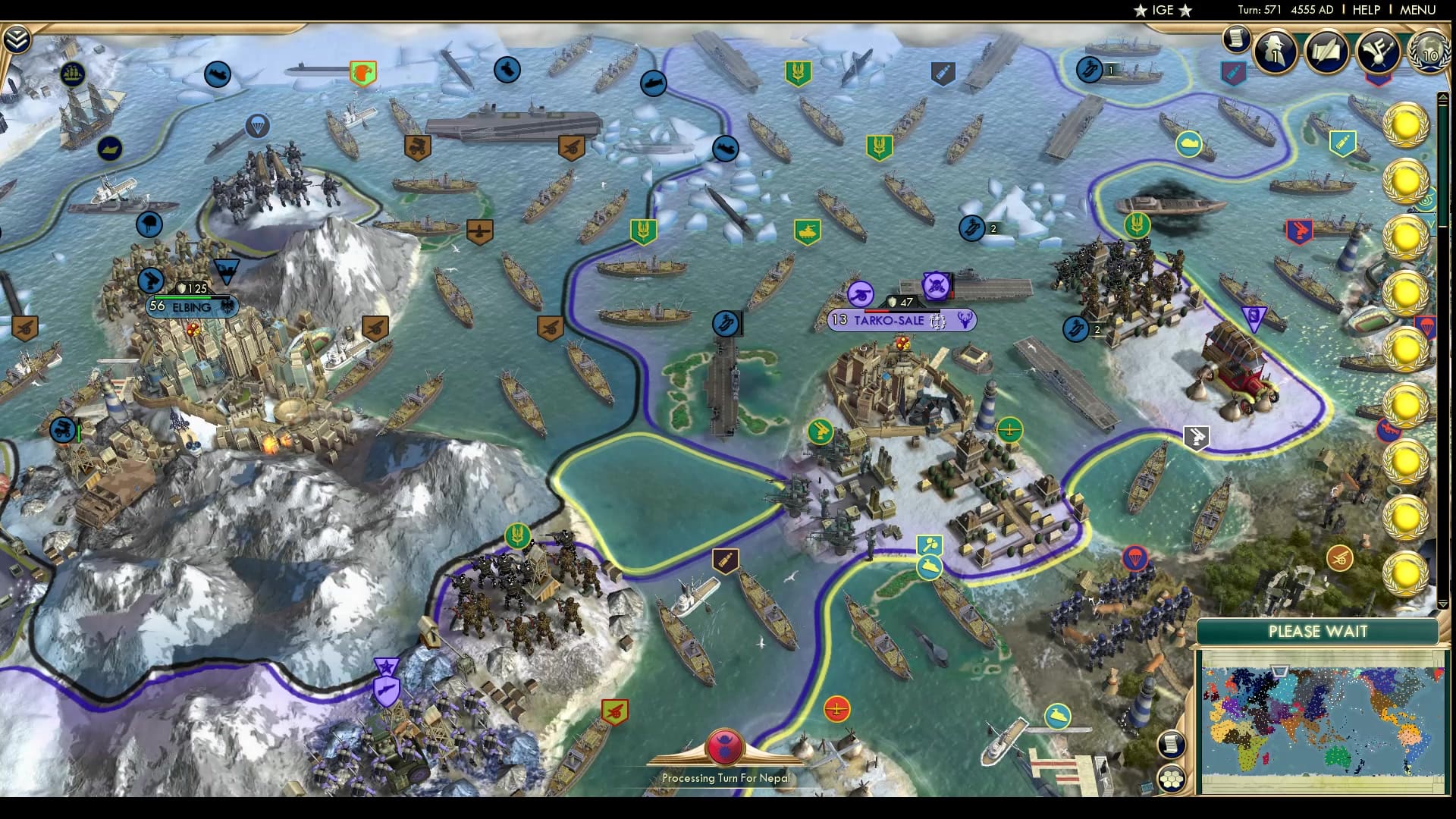Screen dimensions: 1456x819
Task: Toggle strategic view with the hexagon button near the minimap
Action: 1172,777
